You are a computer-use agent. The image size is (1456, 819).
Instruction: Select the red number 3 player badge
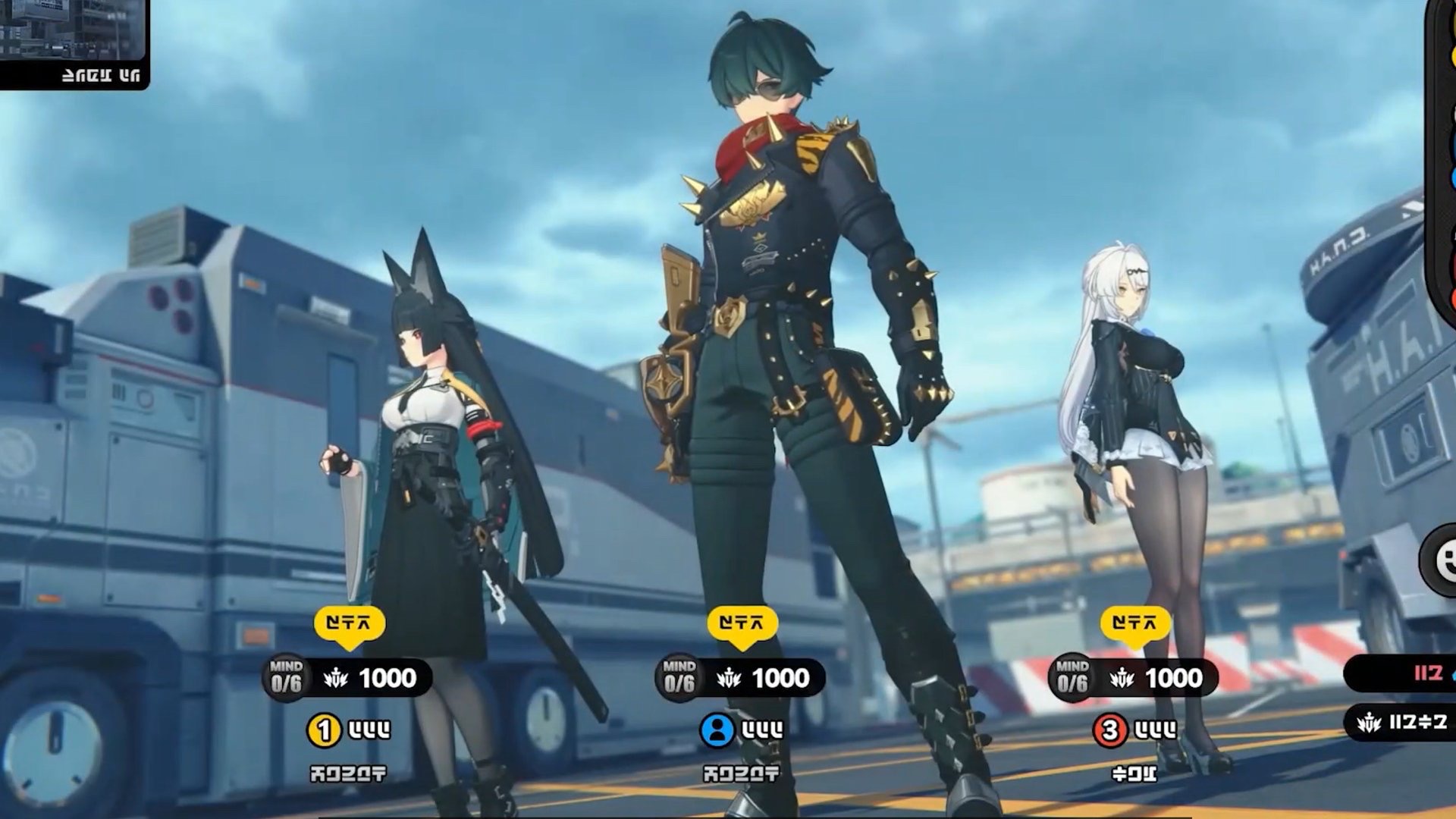click(1109, 730)
